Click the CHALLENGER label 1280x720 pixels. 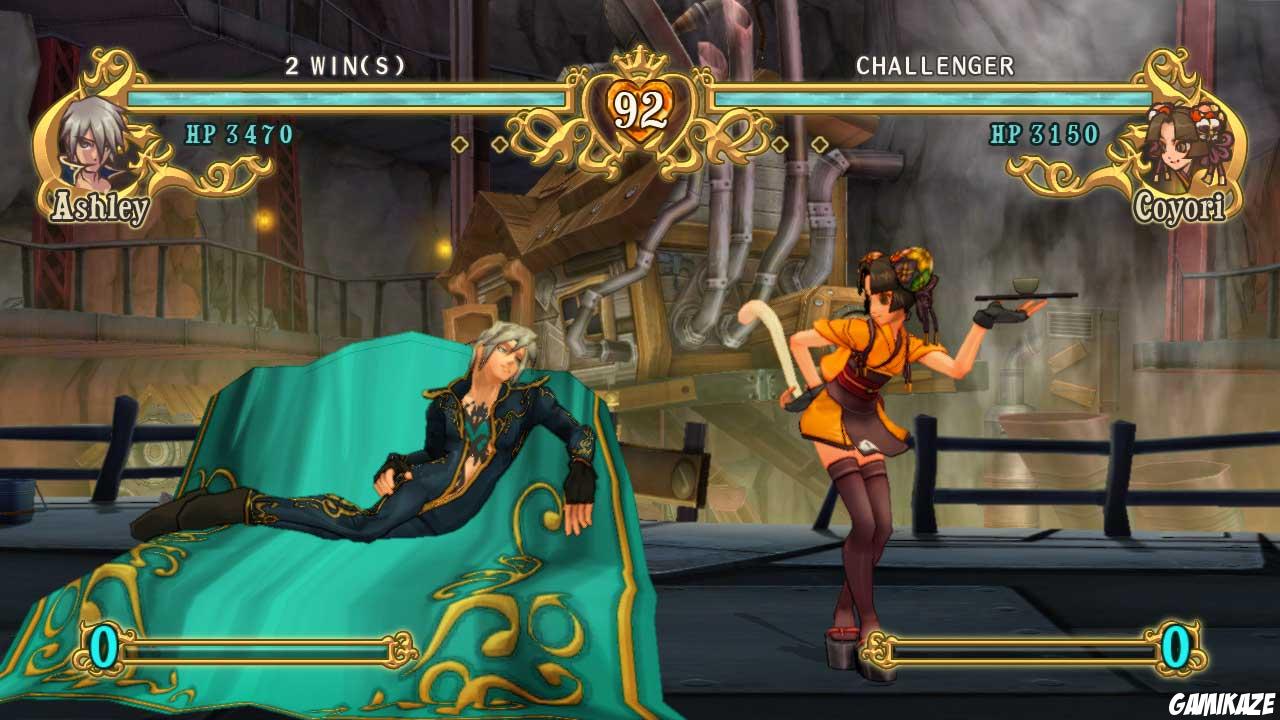click(934, 66)
